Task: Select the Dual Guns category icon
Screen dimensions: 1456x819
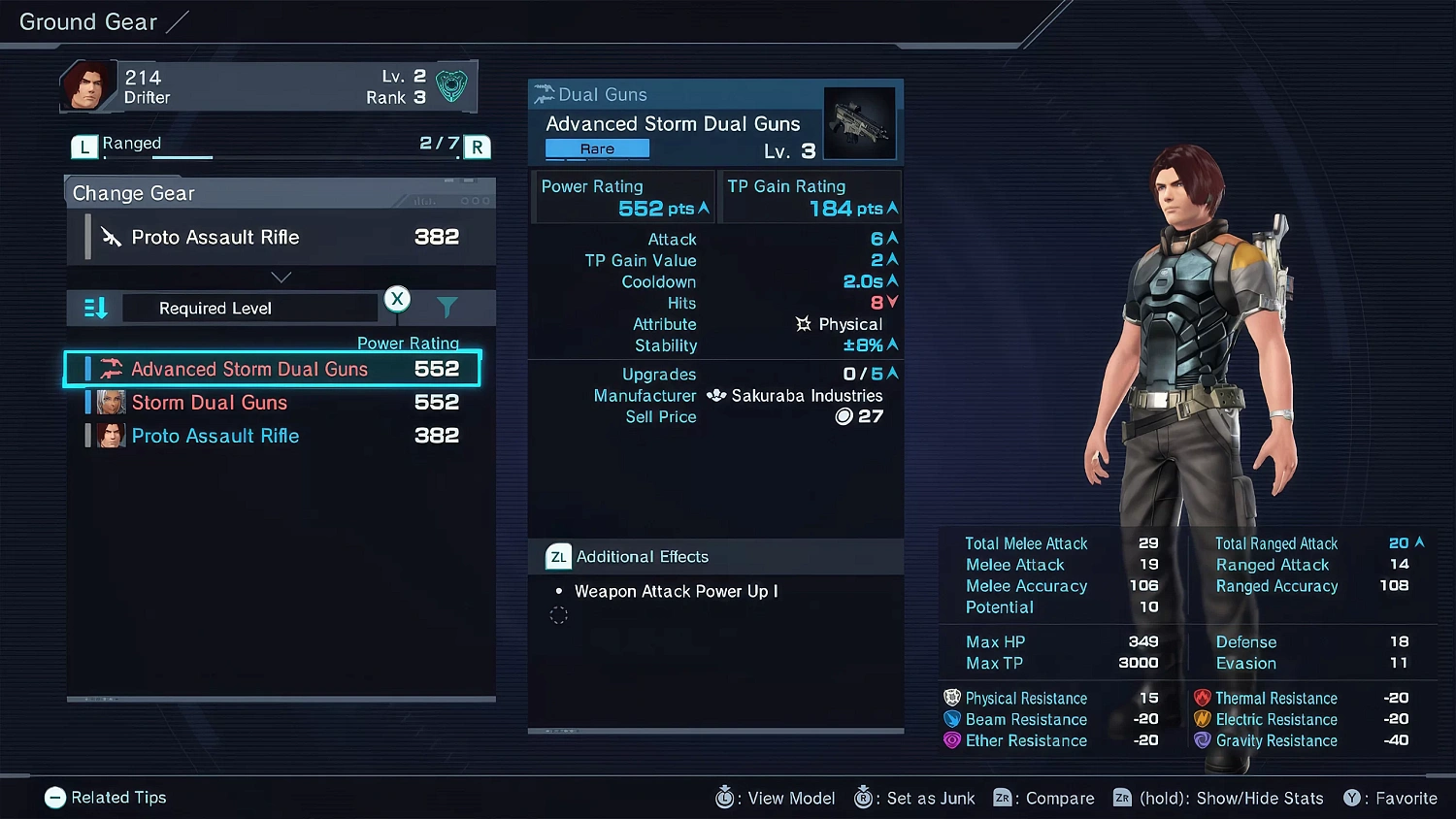Action: pos(545,94)
